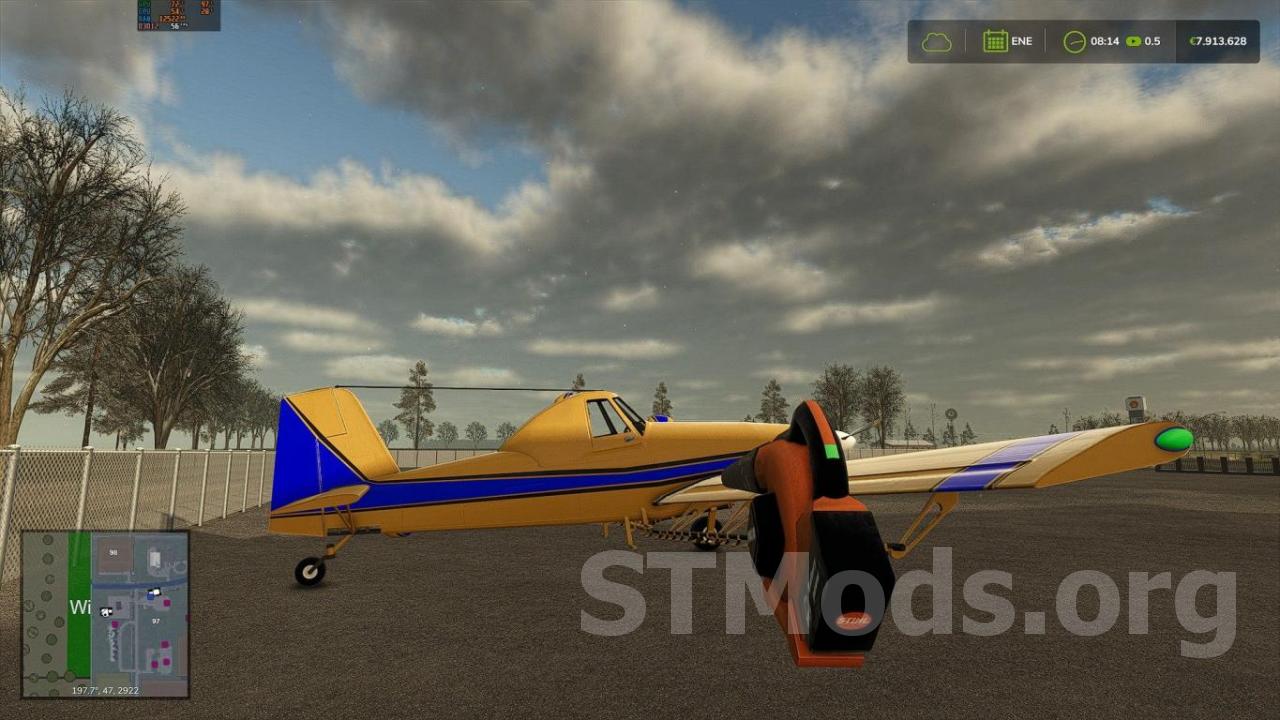Select the ENE month label
Viewport: 1280px width, 720px height.
(x=1022, y=41)
